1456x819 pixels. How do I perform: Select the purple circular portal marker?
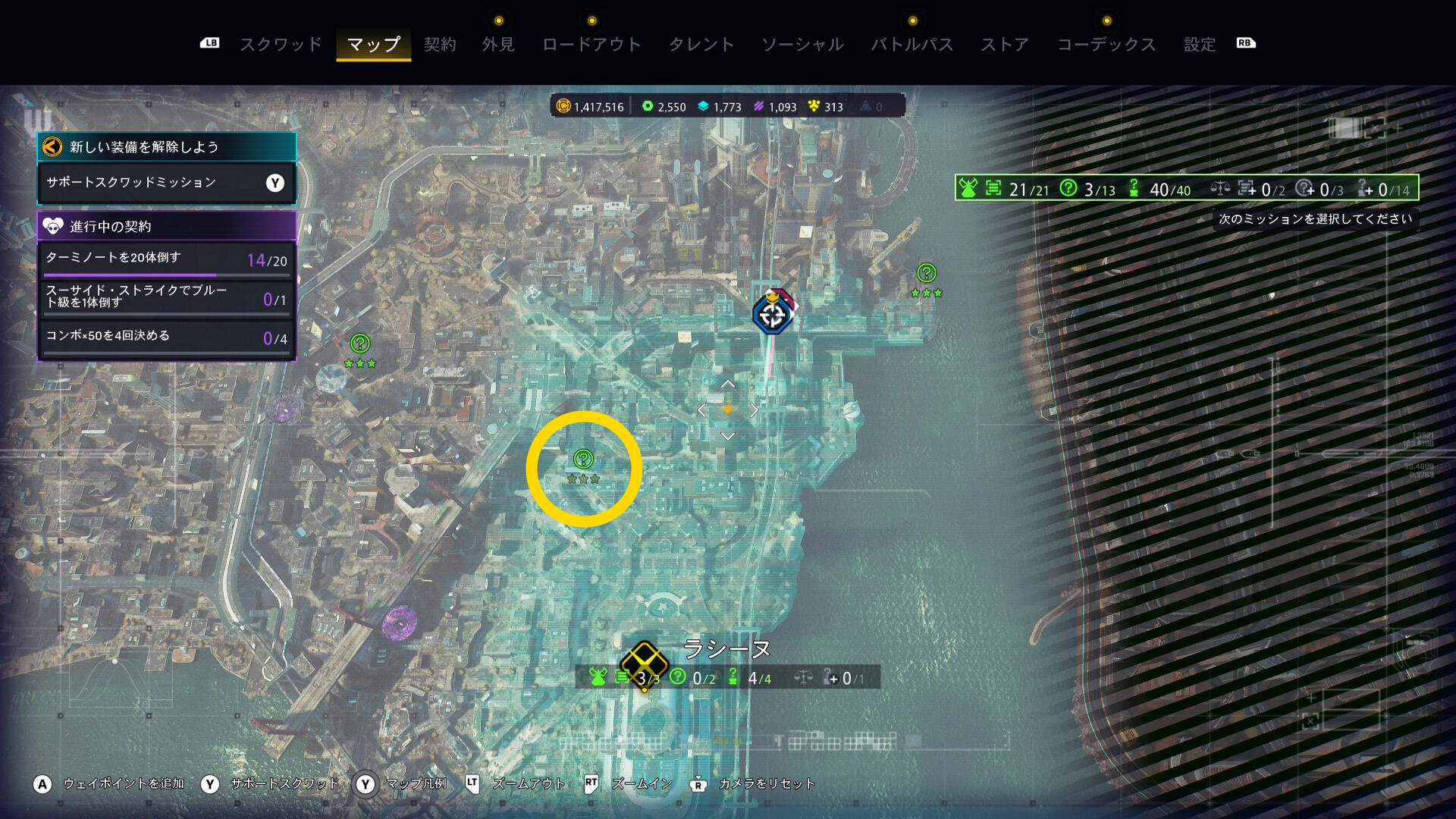(x=400, y=623)
